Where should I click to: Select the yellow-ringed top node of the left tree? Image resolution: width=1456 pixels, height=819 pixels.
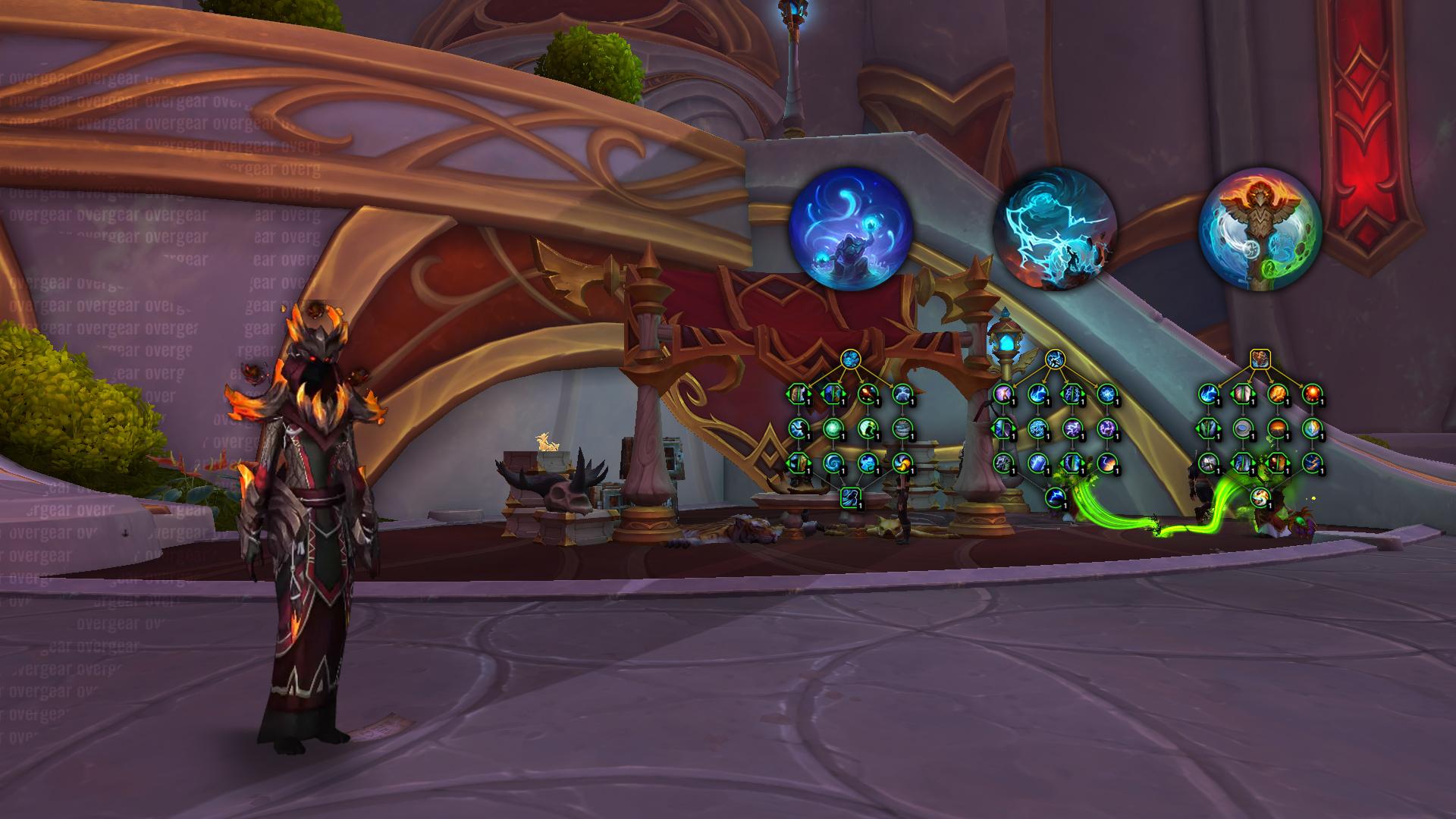pyautogui.click(x=850, y=358)
